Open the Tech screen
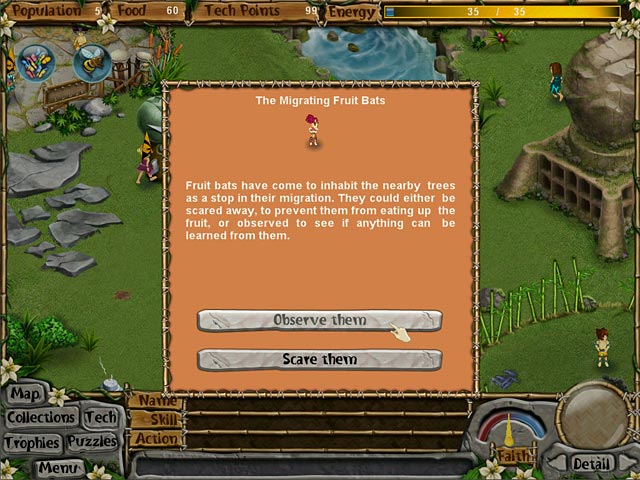This screenshot has height=480, width=640. pyautogui.click(x=100, y=417)
